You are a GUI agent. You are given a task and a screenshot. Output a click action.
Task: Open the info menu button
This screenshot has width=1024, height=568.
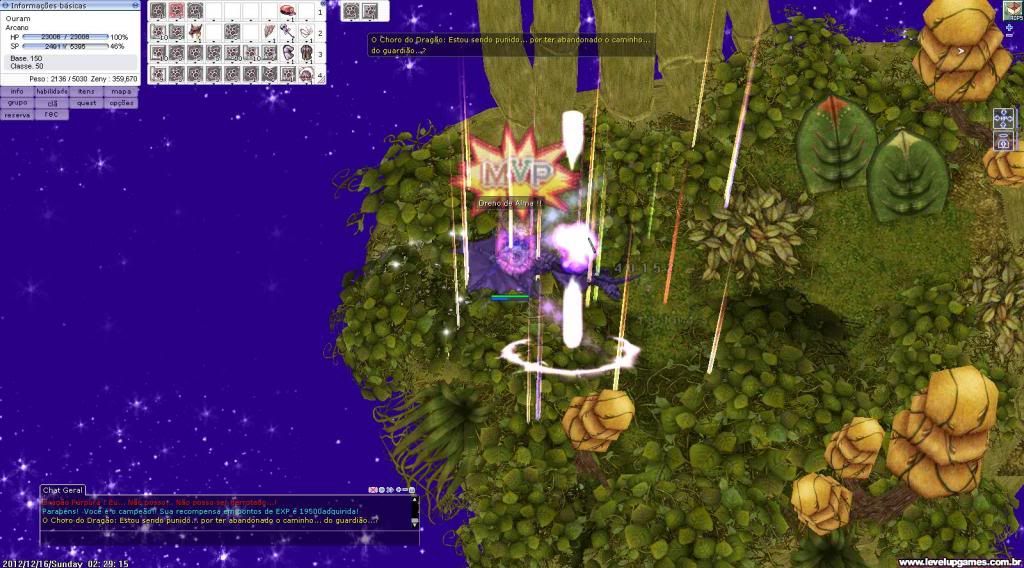point(17,91)
